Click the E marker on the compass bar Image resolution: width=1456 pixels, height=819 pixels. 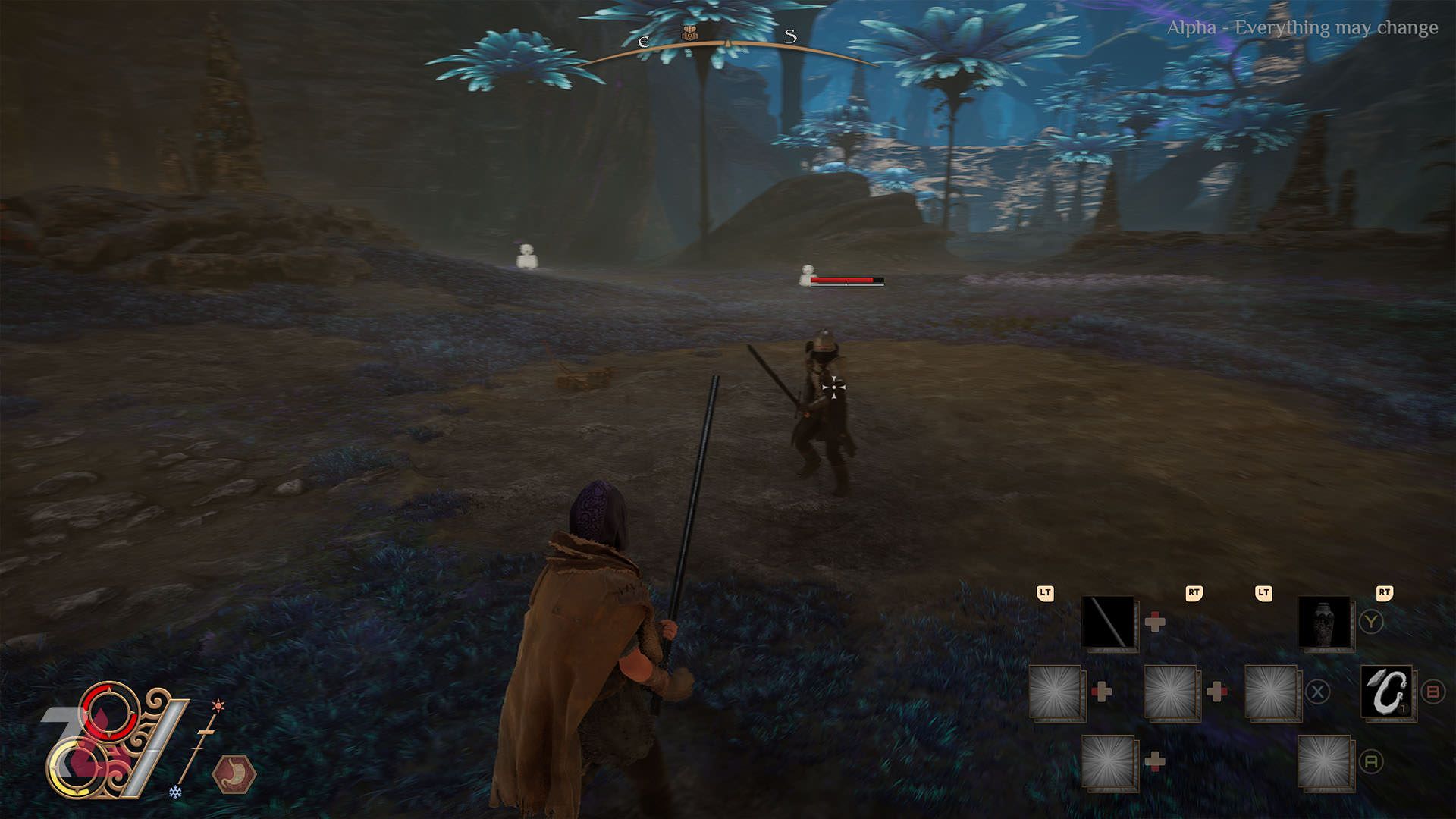[644, 42]
